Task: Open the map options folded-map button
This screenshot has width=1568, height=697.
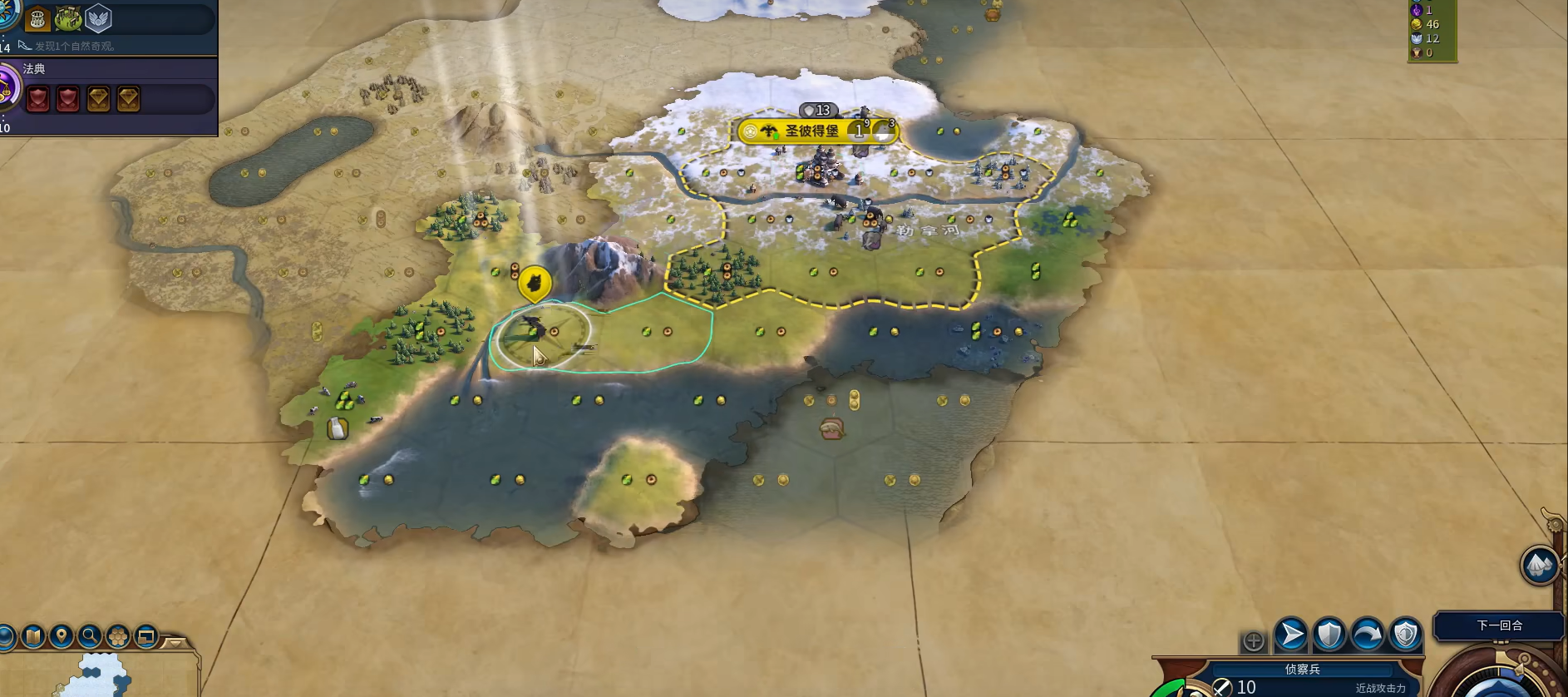Action: click(33, 637)
